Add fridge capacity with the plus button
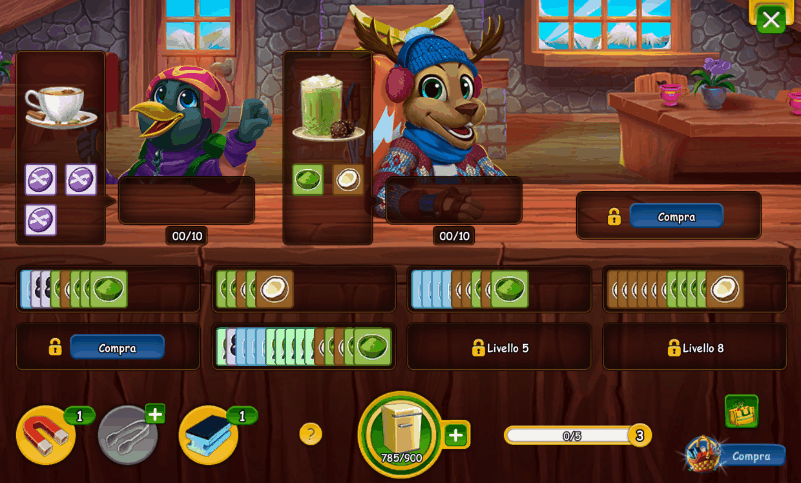 pyautogui.click(x=456, y=435)
